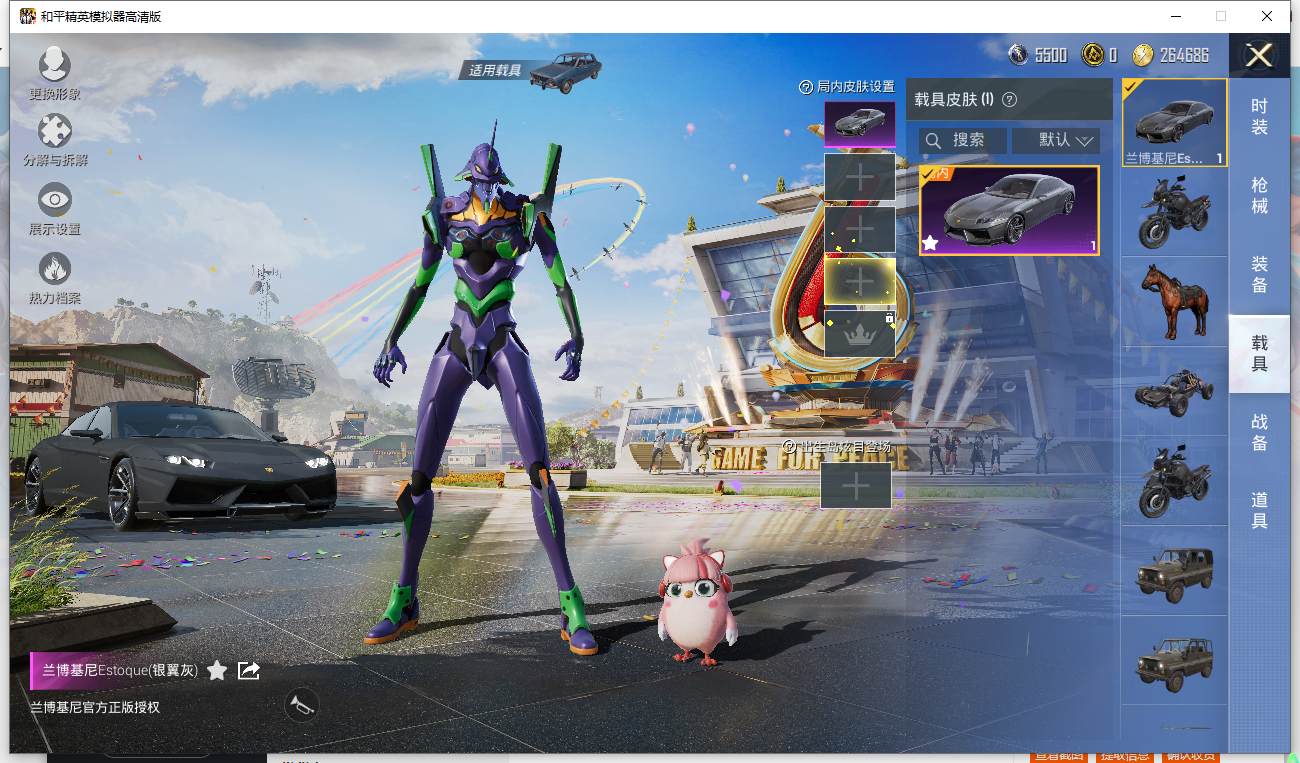Select the buggy vehicle thumbnail
Viewport: 1300px width, 763px height.
point(1174,390)
